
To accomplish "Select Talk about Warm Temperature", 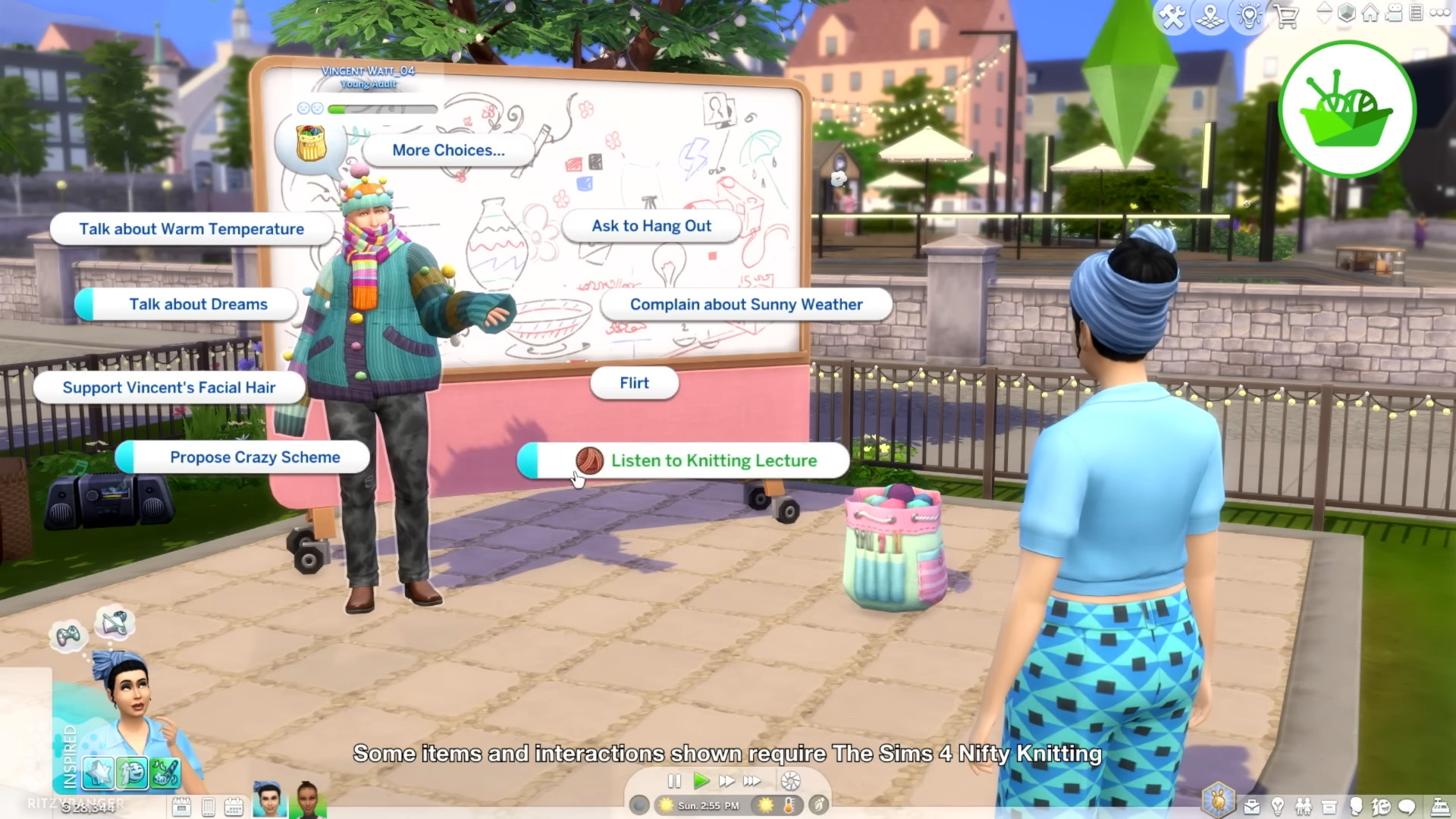I will [191, 229].
